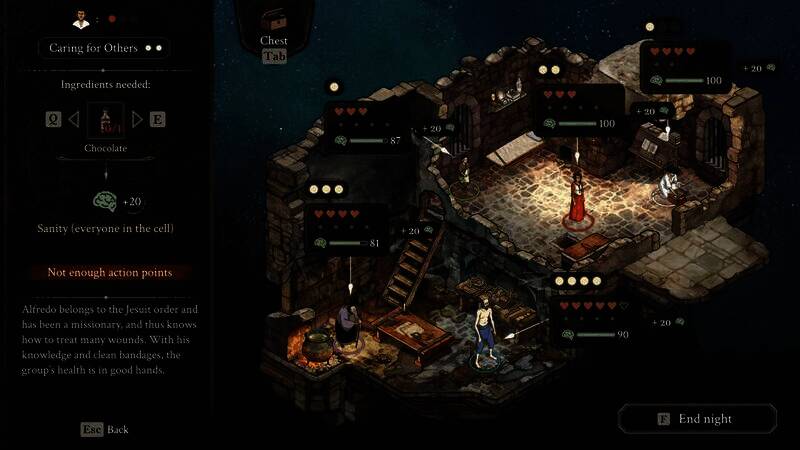Click Alfredo's portrait icon
This screenshot has height=450, width=800.
(82, 18)
